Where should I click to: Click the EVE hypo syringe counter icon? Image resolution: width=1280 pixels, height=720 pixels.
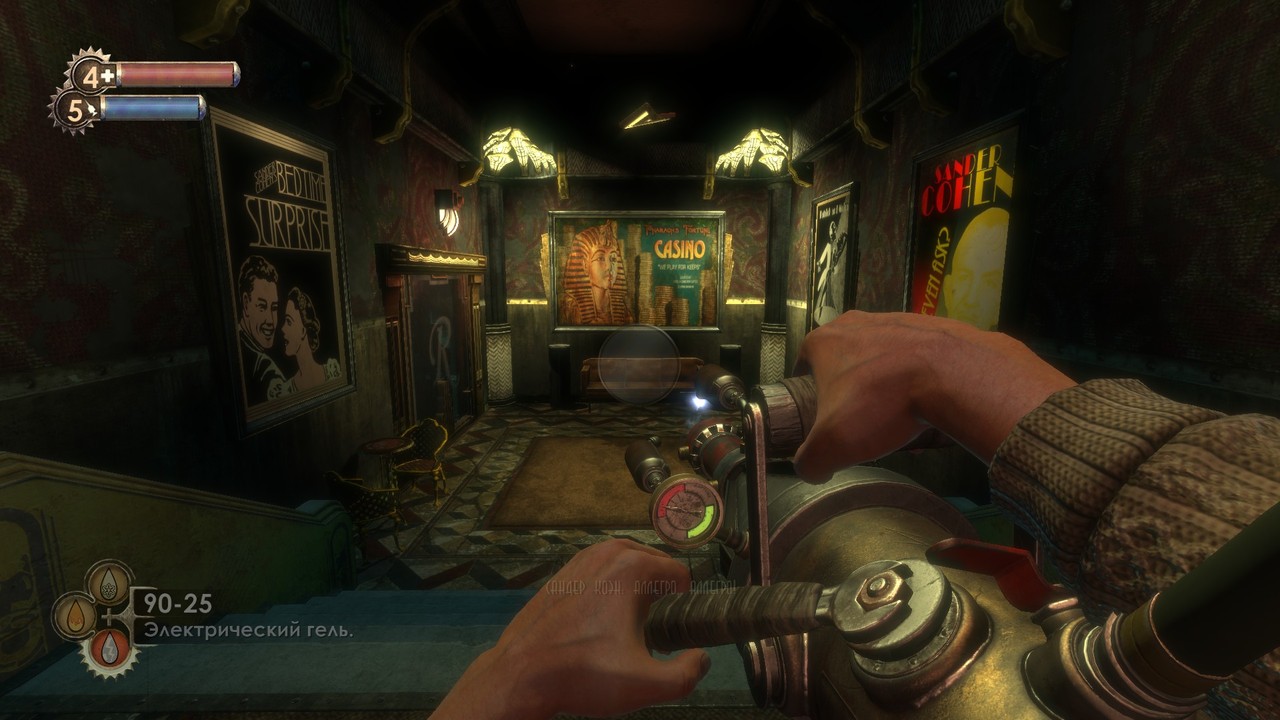76,110
